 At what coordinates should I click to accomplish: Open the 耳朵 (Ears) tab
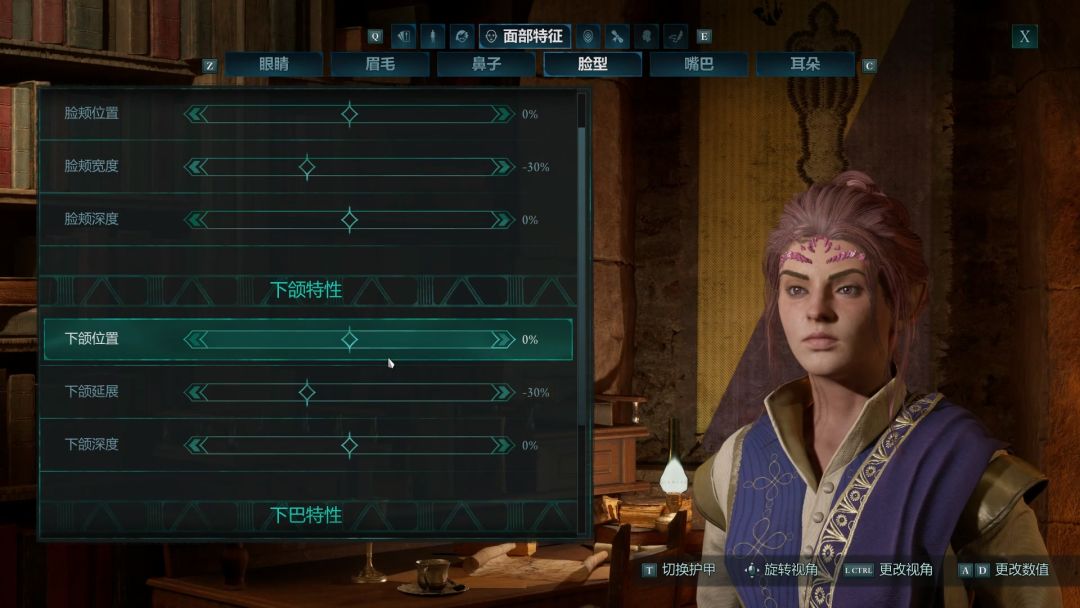point(805,65)
